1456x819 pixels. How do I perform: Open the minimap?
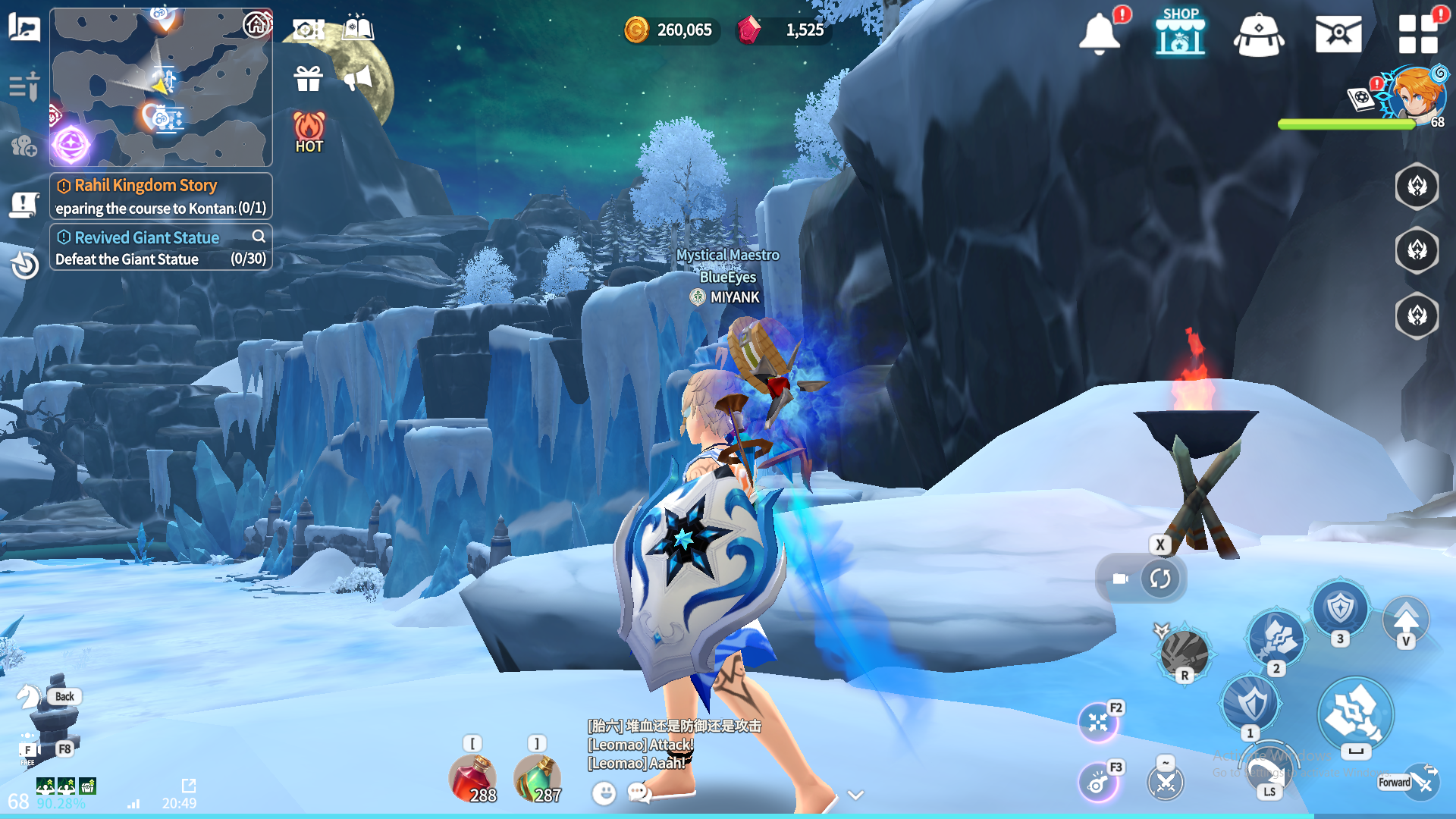click(x=161, y=86)
